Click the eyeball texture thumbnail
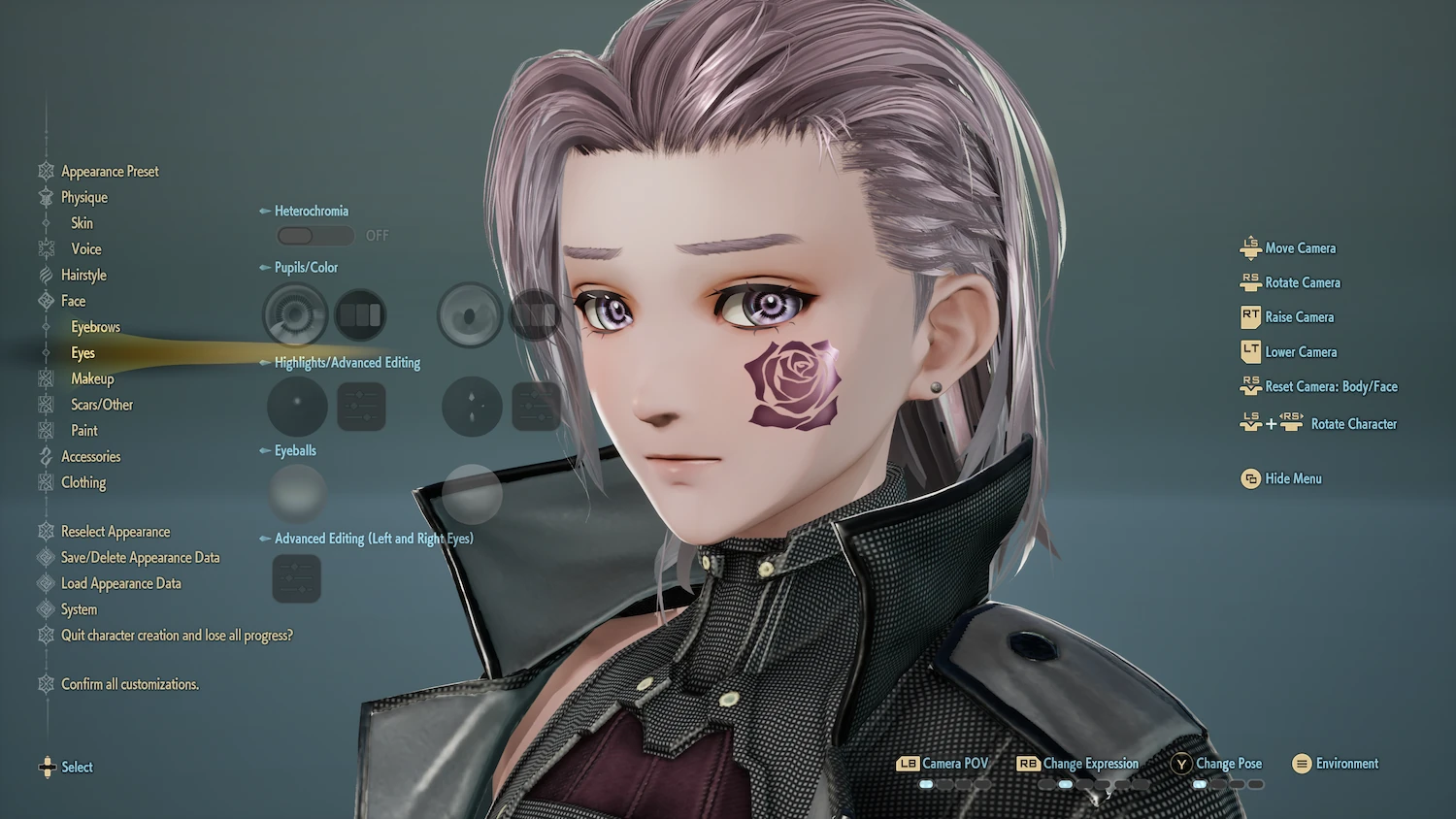 (x=296, y=493)
